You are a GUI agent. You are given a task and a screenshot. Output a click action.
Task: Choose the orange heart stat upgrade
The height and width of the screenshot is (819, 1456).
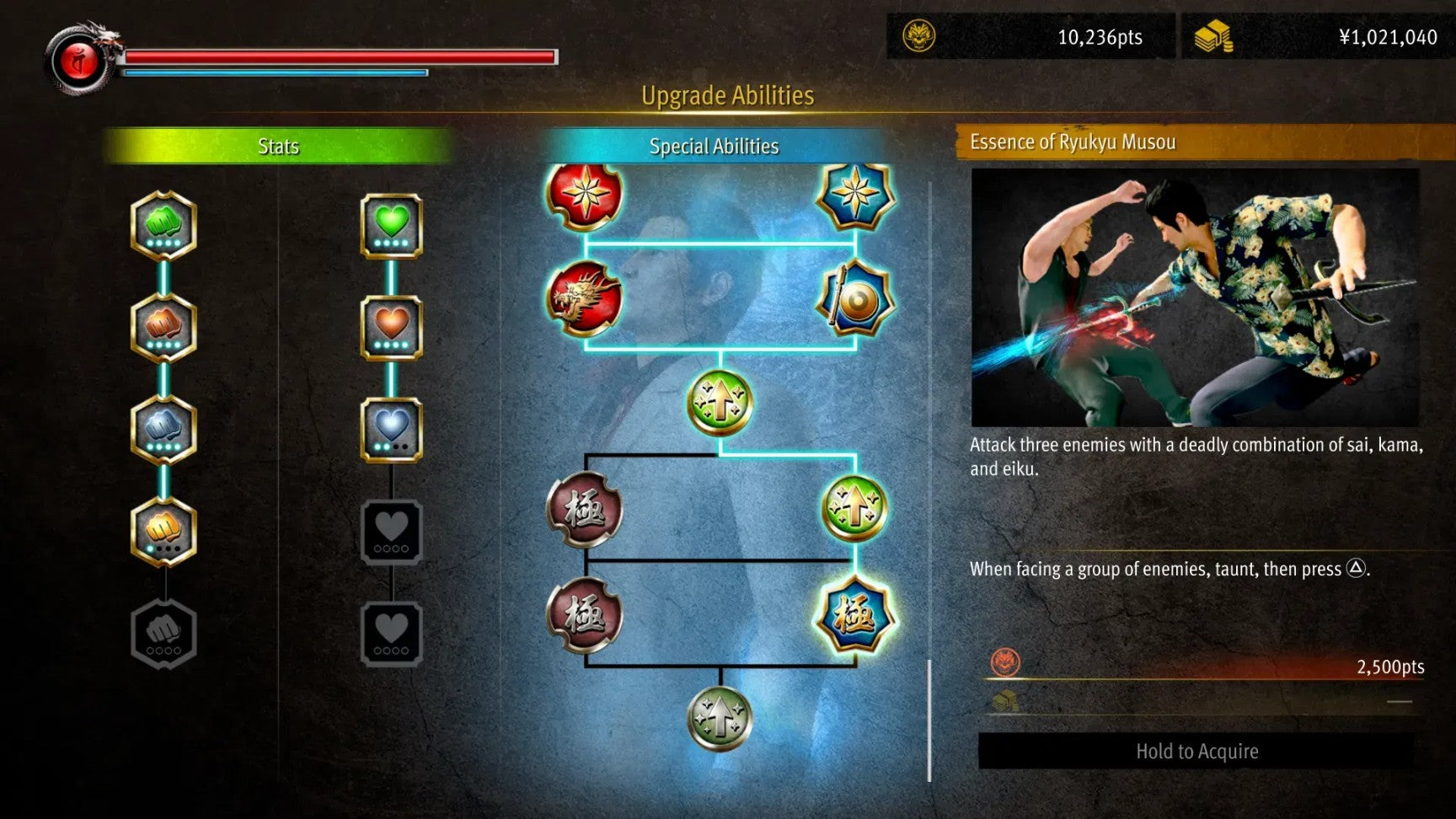[391, 327]
